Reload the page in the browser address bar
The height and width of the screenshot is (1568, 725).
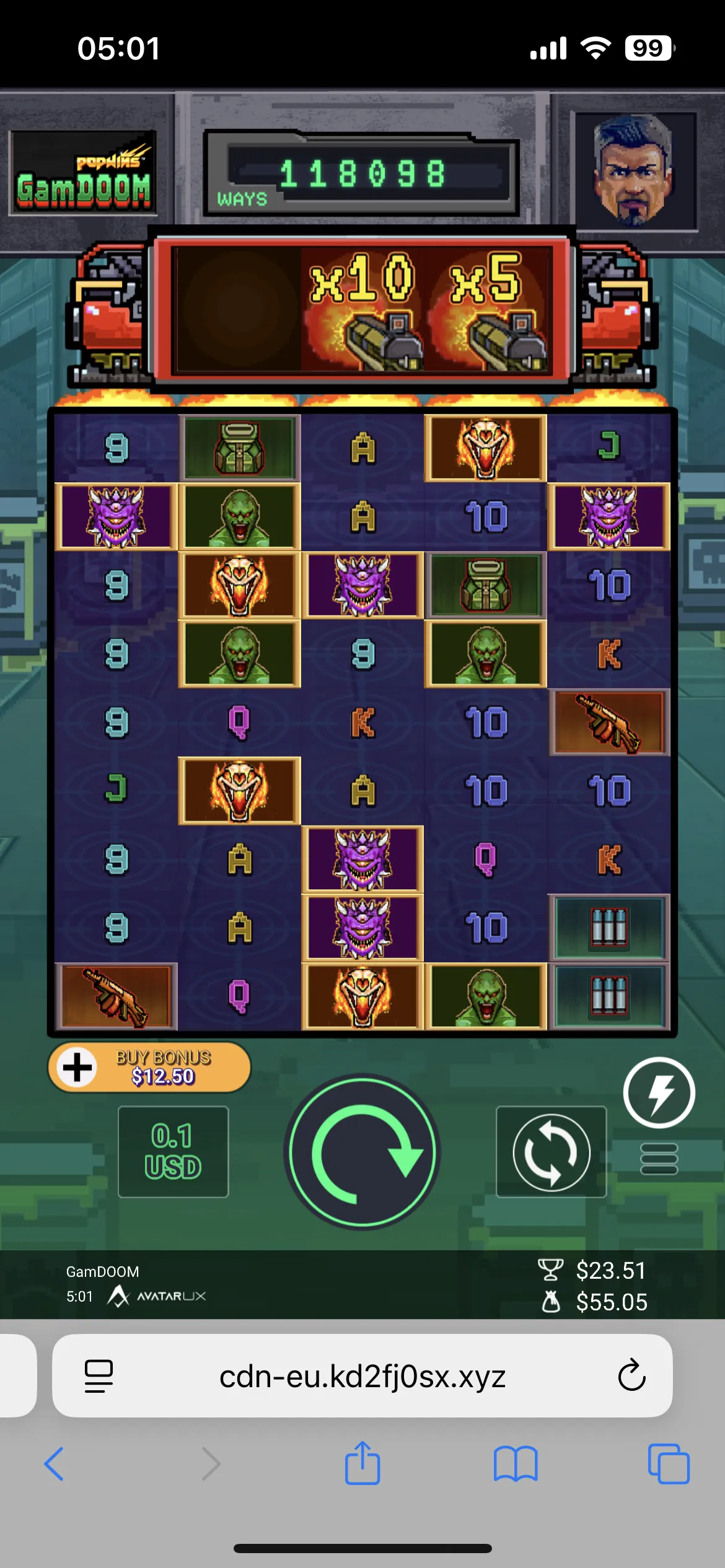[x=631, y=1375]
